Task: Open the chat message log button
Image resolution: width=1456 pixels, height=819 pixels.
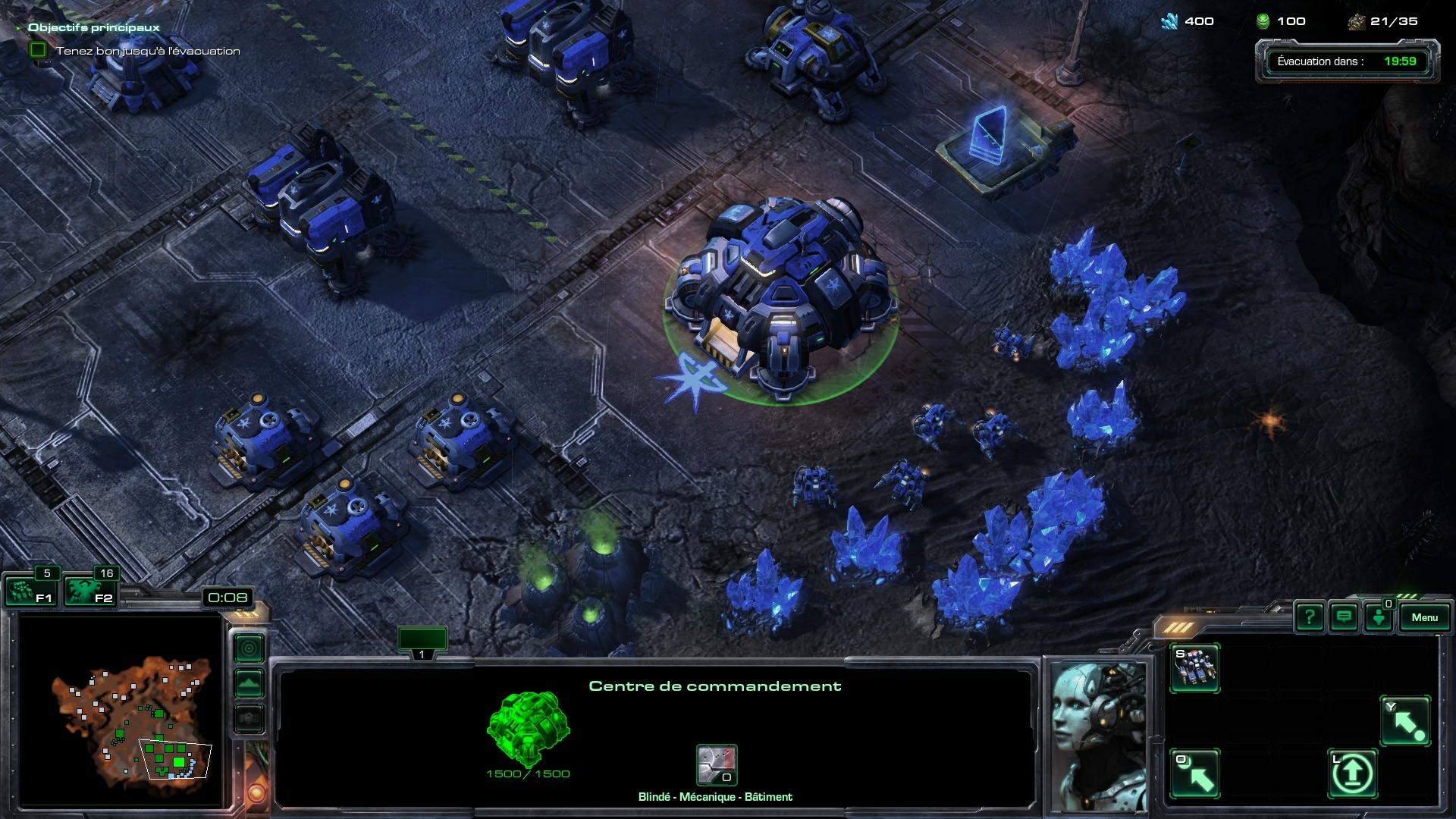Action: pyautogui.click(x=1344, y=617)
